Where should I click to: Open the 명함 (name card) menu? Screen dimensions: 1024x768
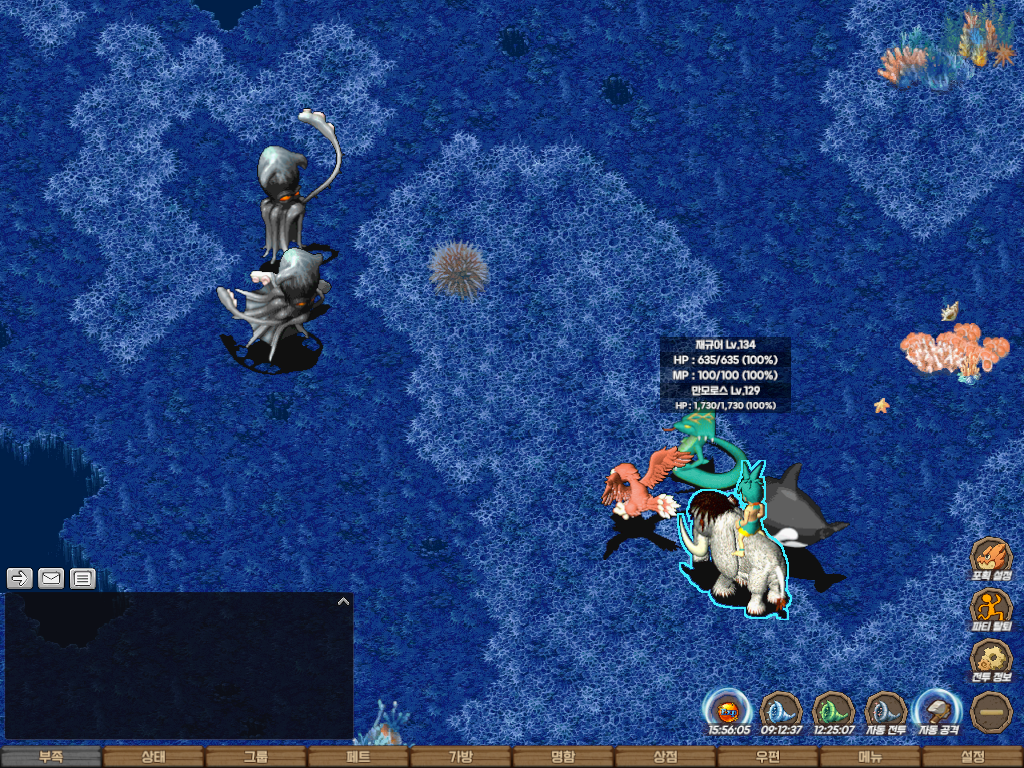tap(563, 757)
